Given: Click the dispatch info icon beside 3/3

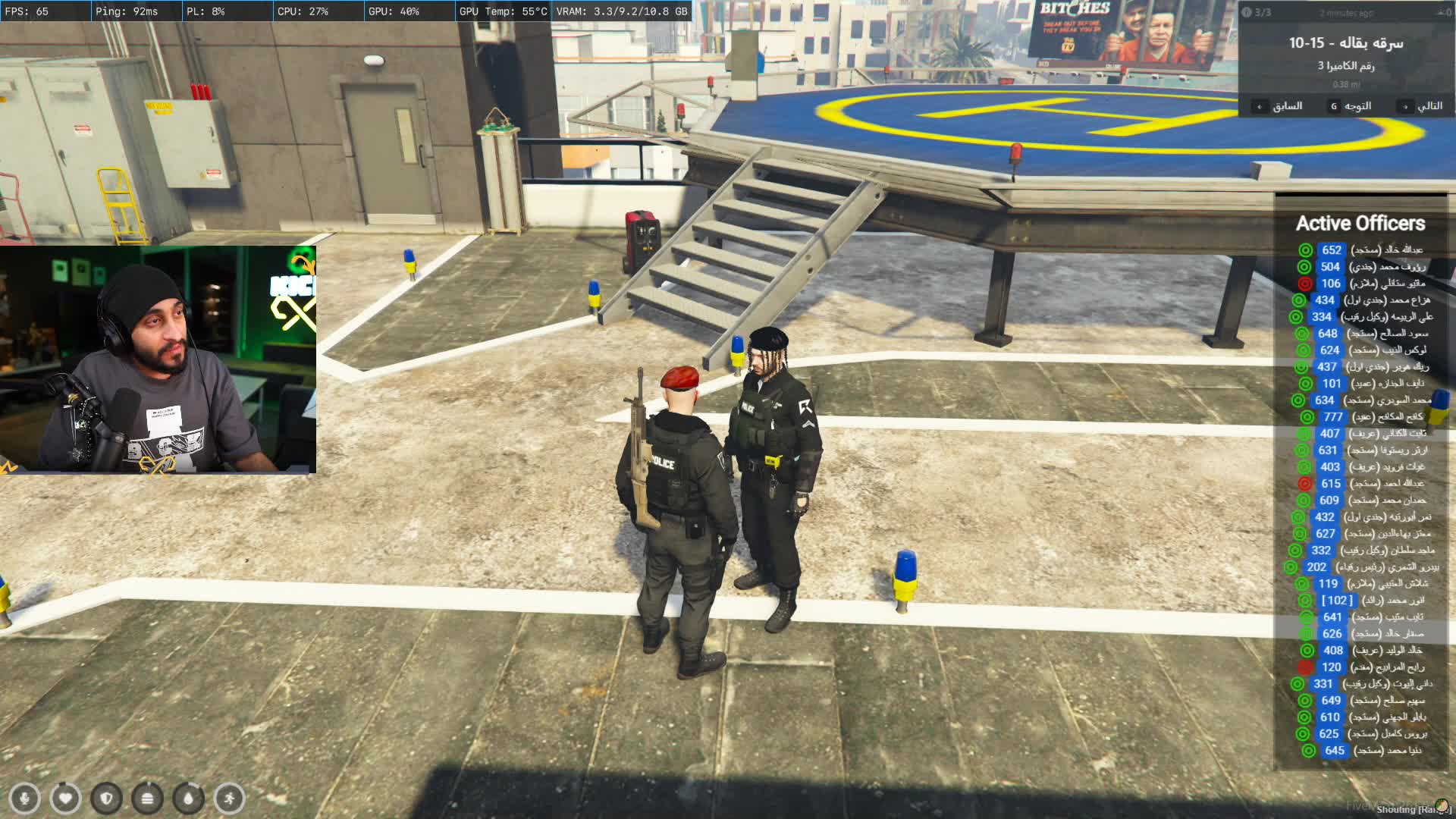Looking at the screenshot, I should click(x=1246, y=12).
